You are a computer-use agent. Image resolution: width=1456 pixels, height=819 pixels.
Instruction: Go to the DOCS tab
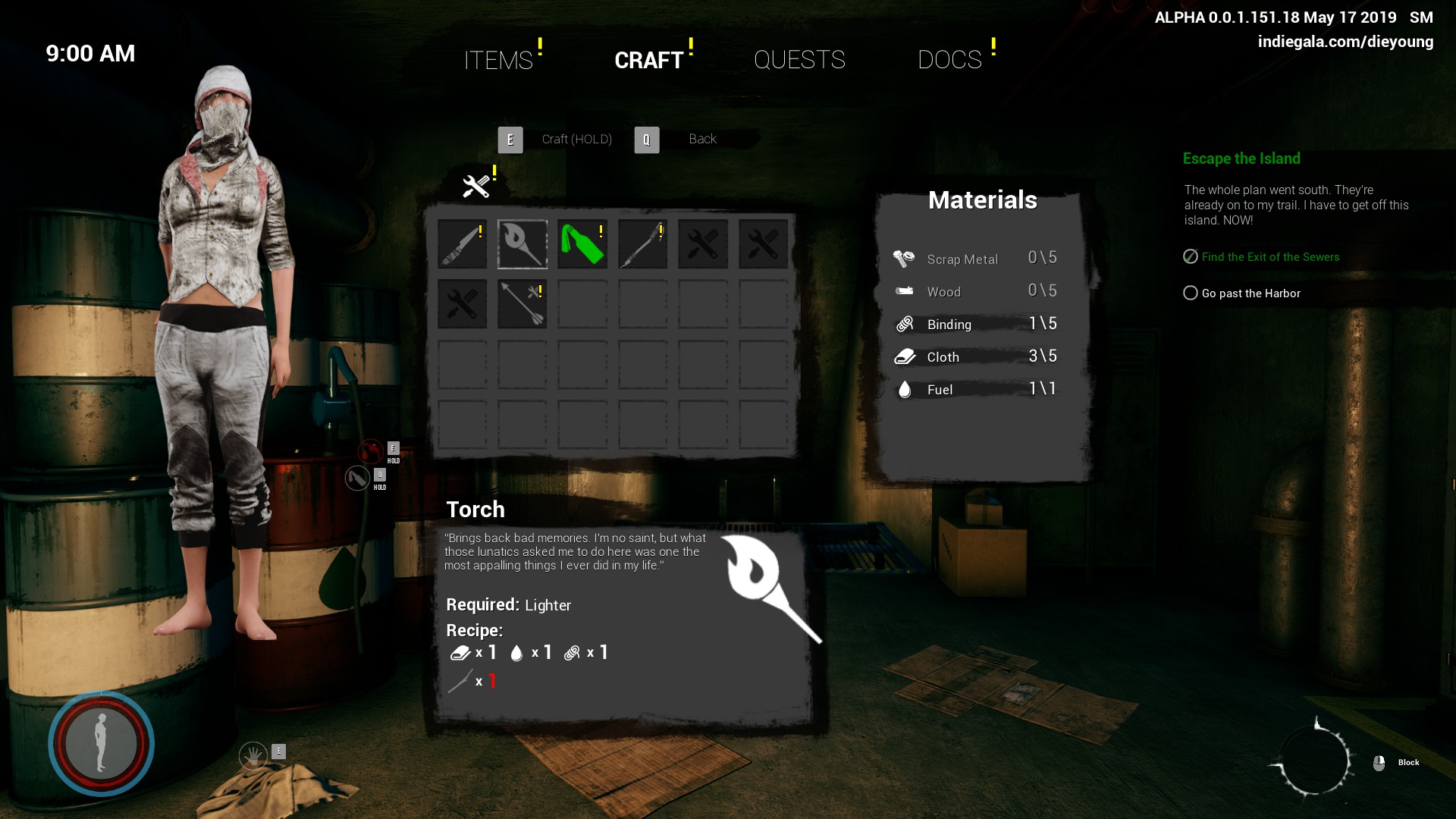pos(949,60)
